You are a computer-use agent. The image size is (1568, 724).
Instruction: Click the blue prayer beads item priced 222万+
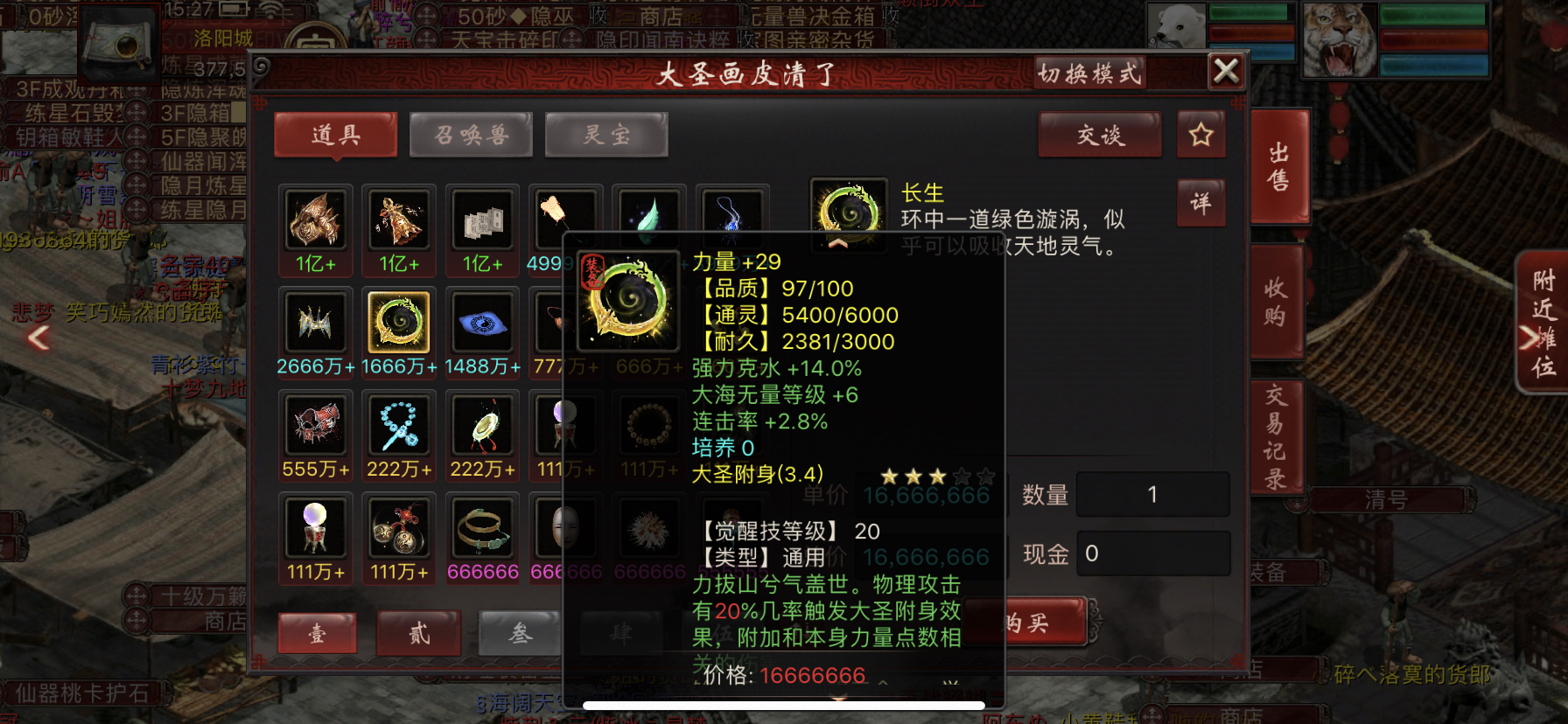point(398,427)
